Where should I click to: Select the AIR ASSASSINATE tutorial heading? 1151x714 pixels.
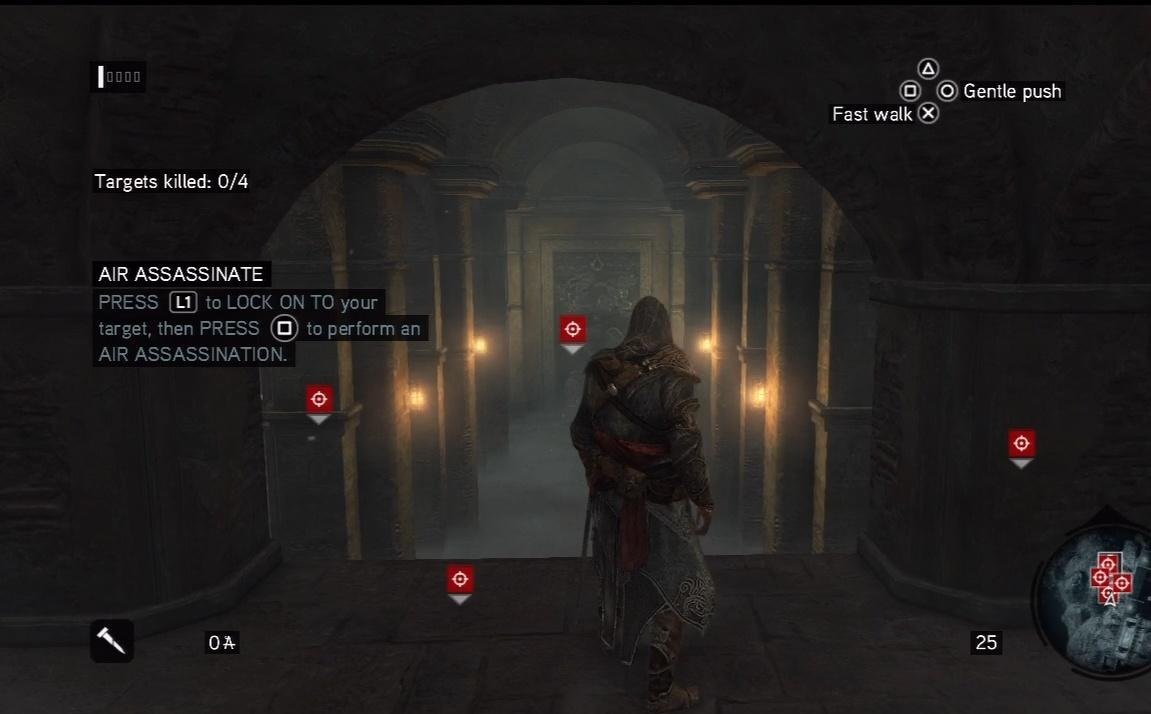pos(181,274)
